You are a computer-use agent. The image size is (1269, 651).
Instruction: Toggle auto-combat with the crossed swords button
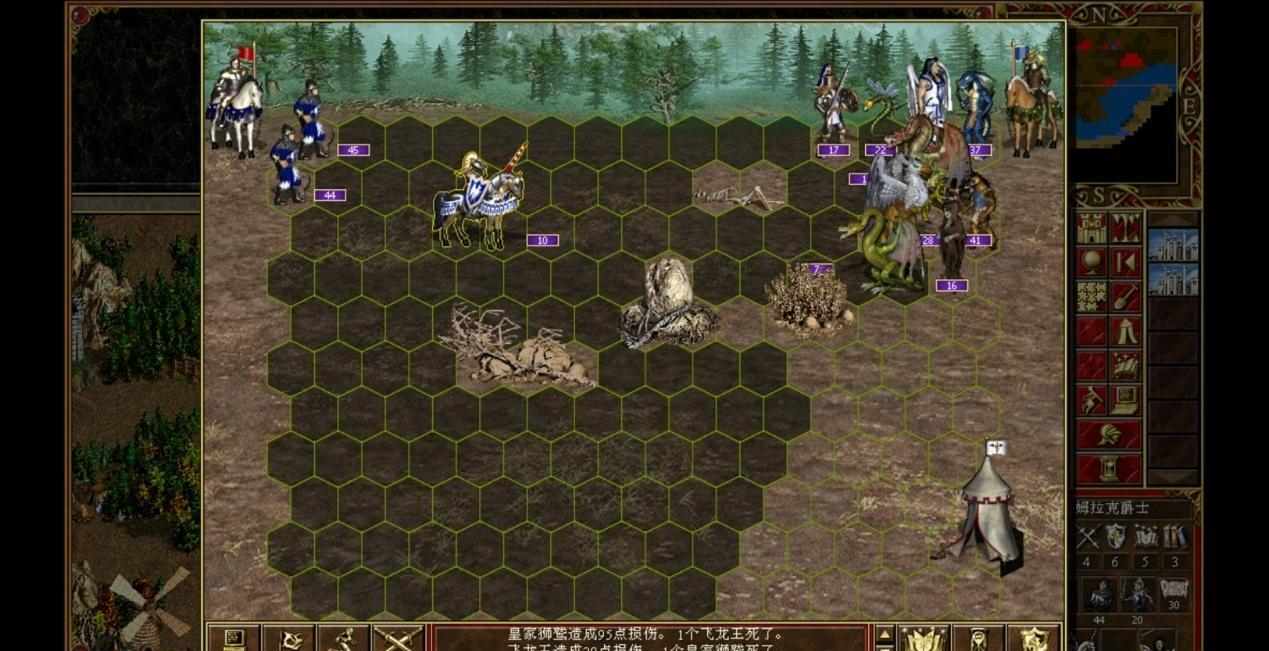click(397, 638)
